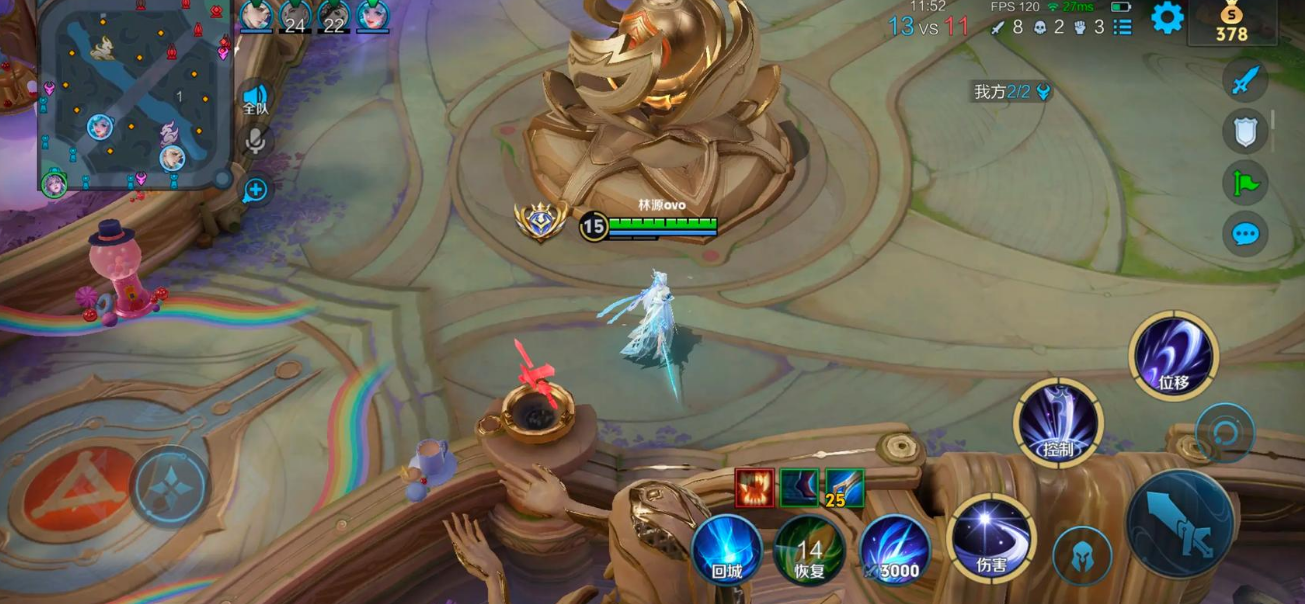This screenshot has height=604, width=1305.
Task: Tap the large sword basic attack button
Action: [1180, 523]
